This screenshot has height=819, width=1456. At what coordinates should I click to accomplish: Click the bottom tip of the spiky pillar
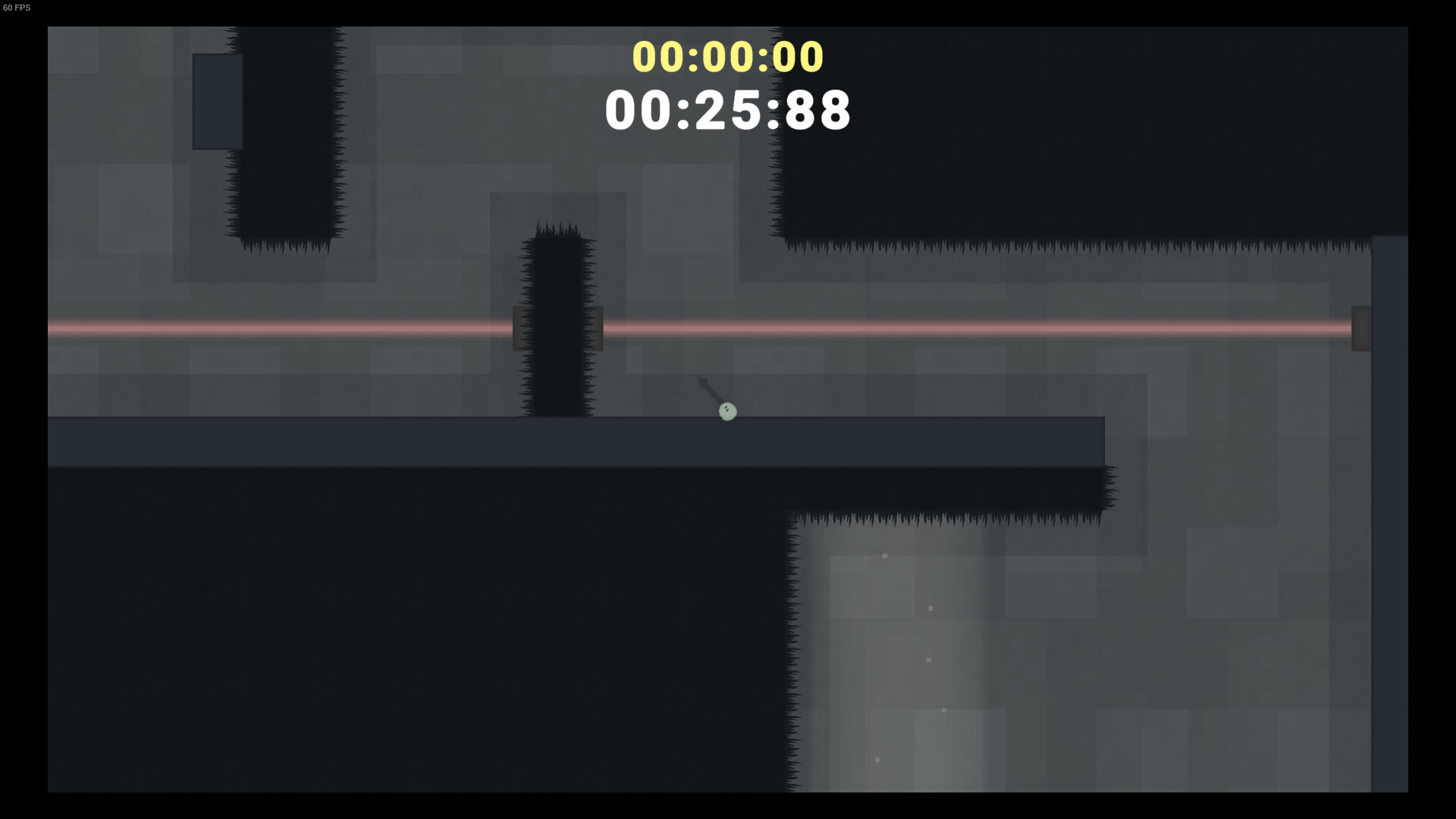tap(557, 413)
